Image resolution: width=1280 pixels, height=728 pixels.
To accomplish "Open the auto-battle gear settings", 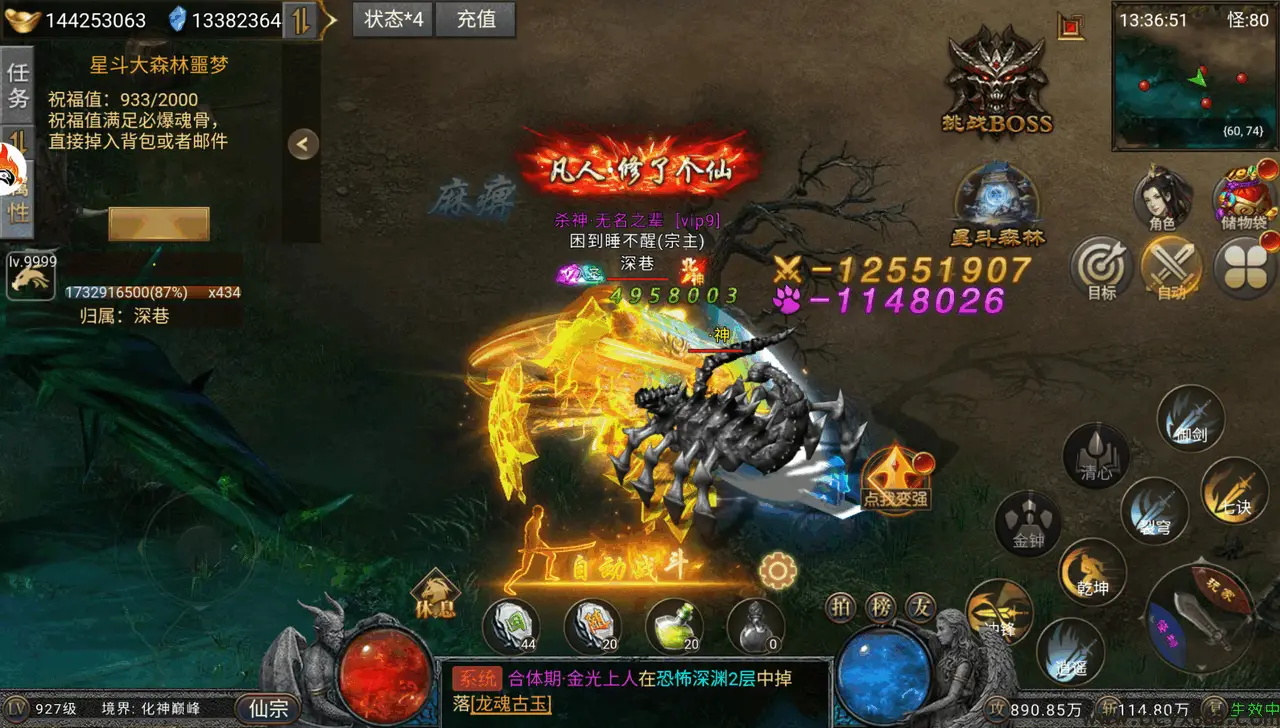I will point(777,571).
